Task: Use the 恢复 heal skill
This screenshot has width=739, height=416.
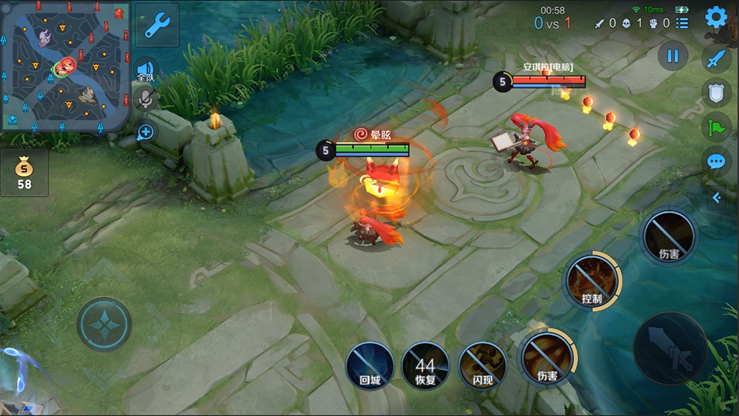Action: tap(426, 365)
